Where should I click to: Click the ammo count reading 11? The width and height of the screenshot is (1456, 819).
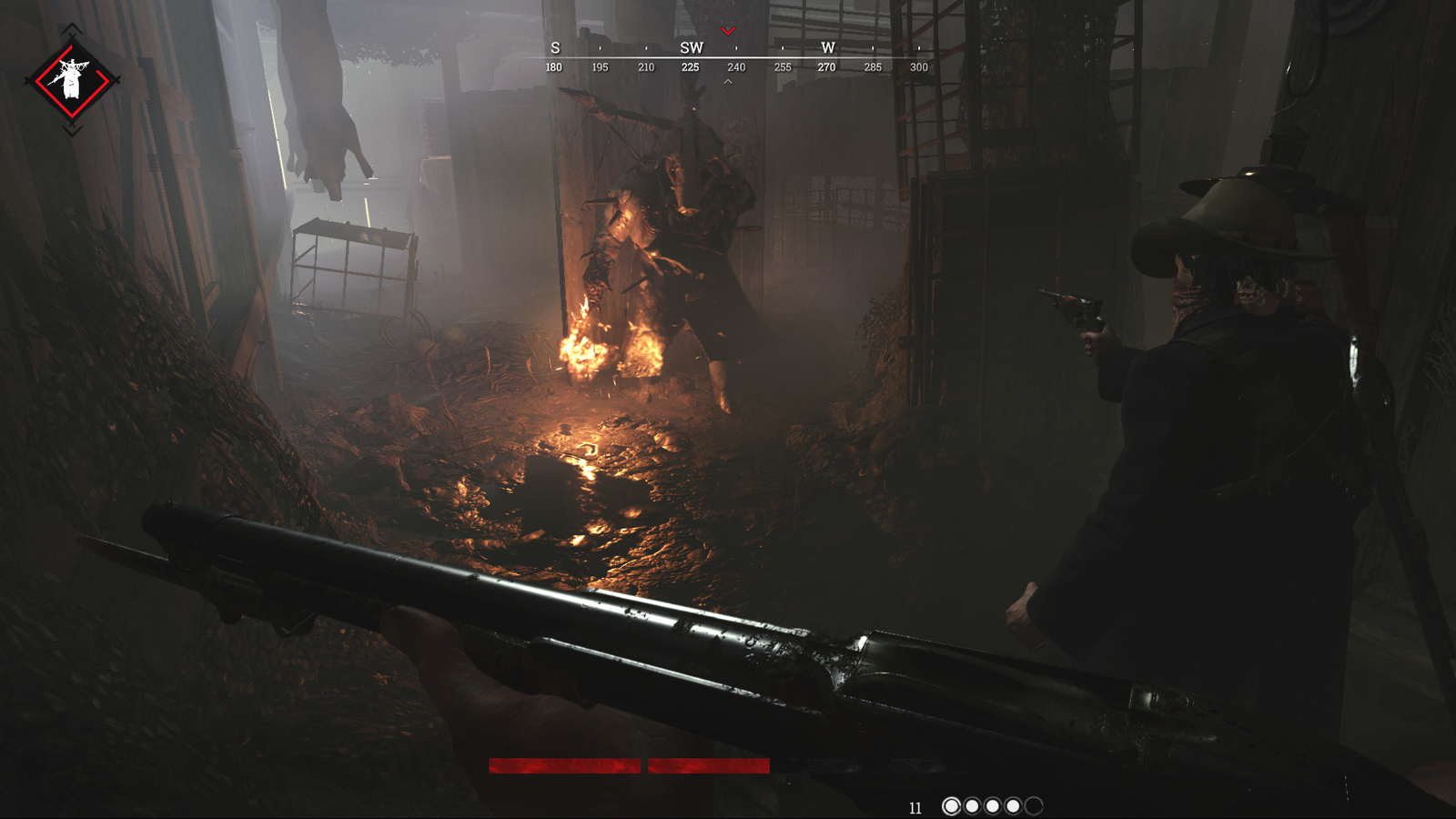point(916,805)
